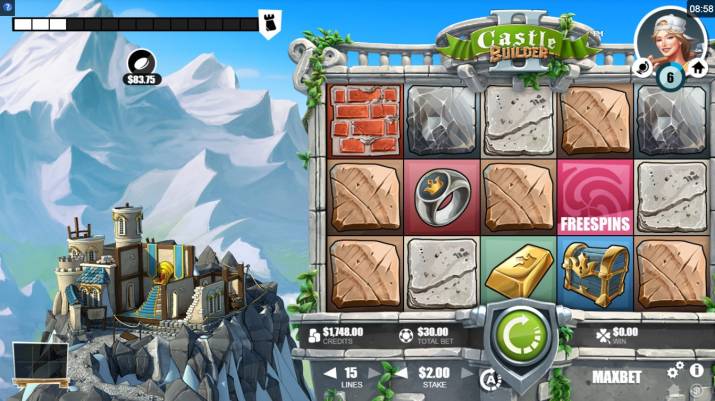Raise the stake amount
The image size is (715, 401).
[465, 373]
